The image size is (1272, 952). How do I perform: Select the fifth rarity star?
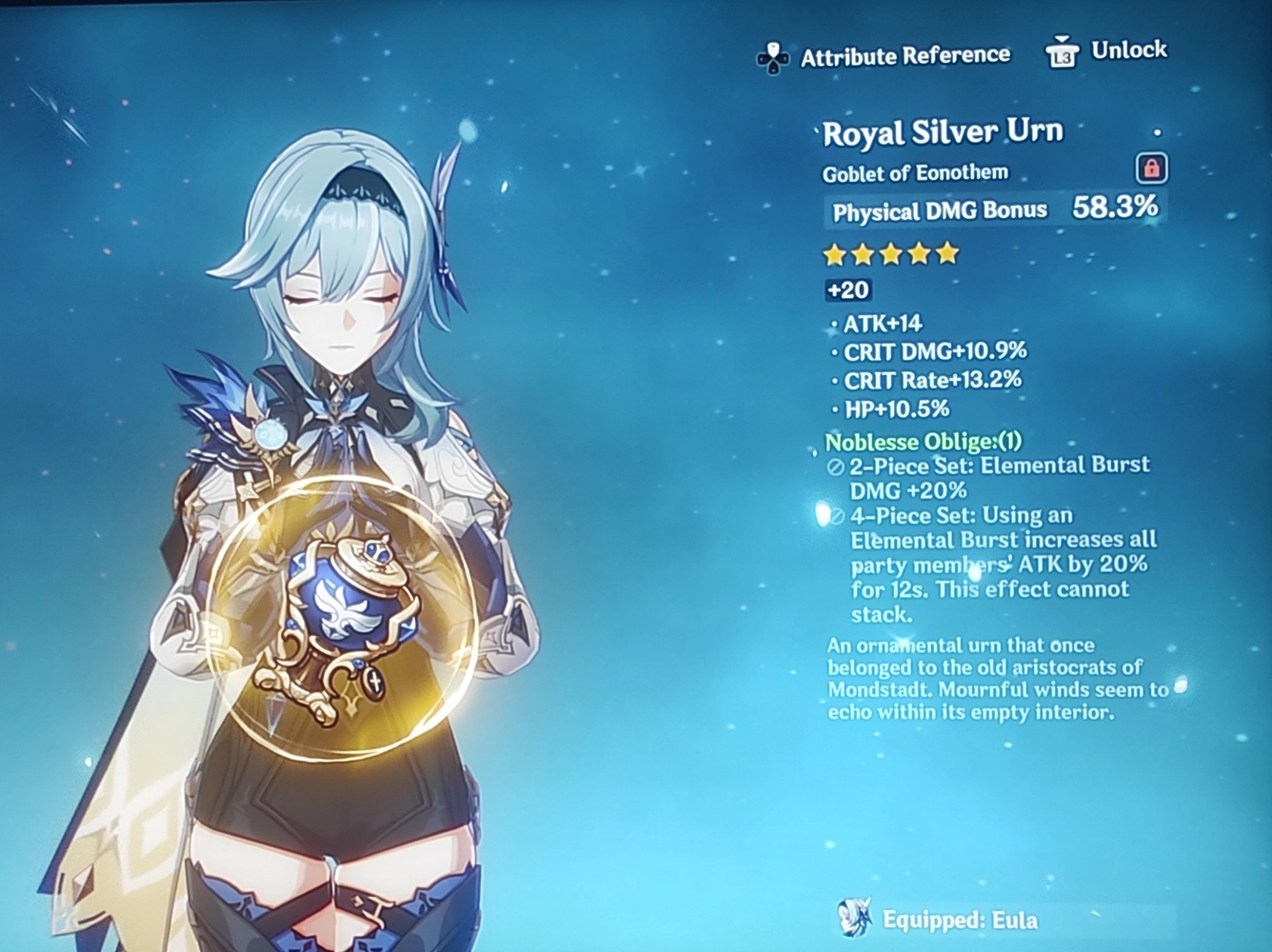point(945,253)
